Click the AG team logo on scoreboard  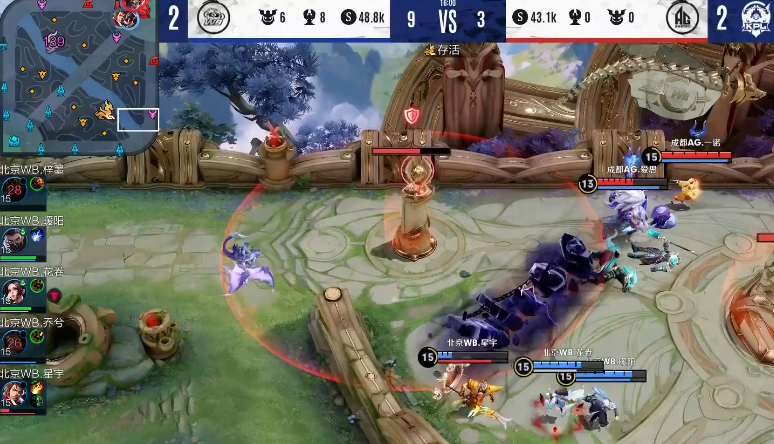pos(681,18)
